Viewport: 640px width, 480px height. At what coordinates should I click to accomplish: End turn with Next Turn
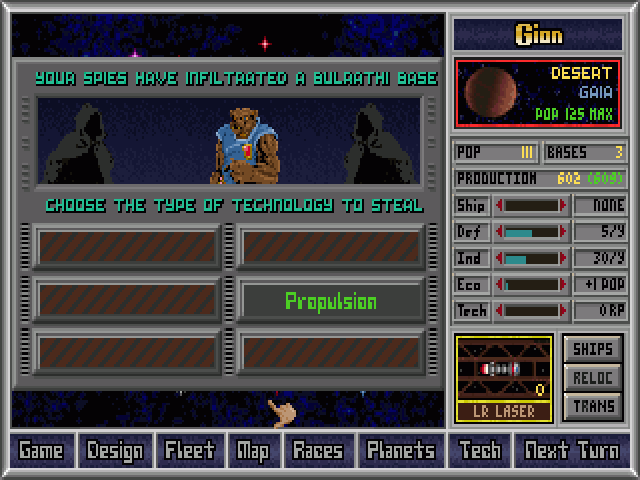click(572, 450)
